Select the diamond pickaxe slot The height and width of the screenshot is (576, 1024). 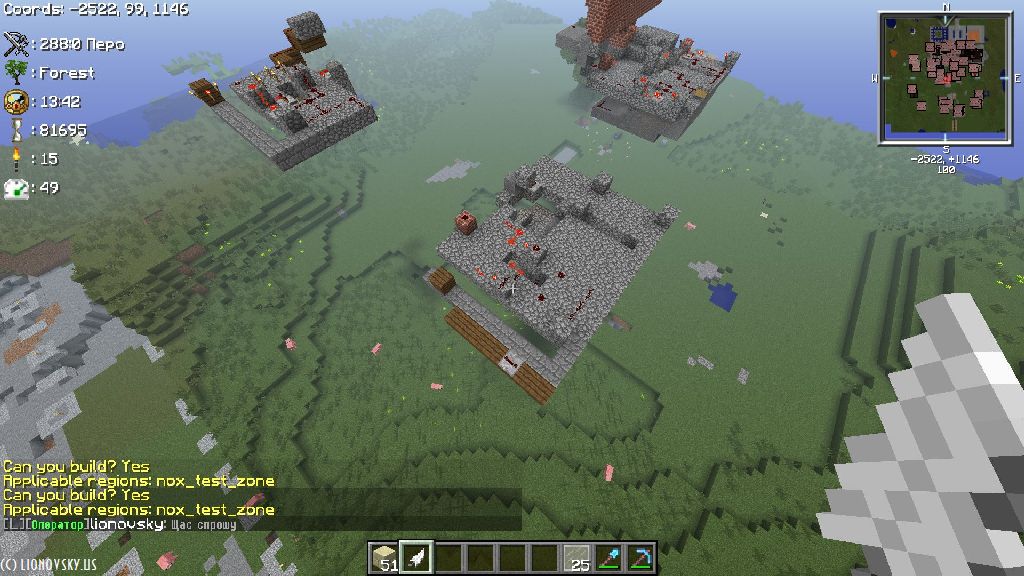click(639, 558)
